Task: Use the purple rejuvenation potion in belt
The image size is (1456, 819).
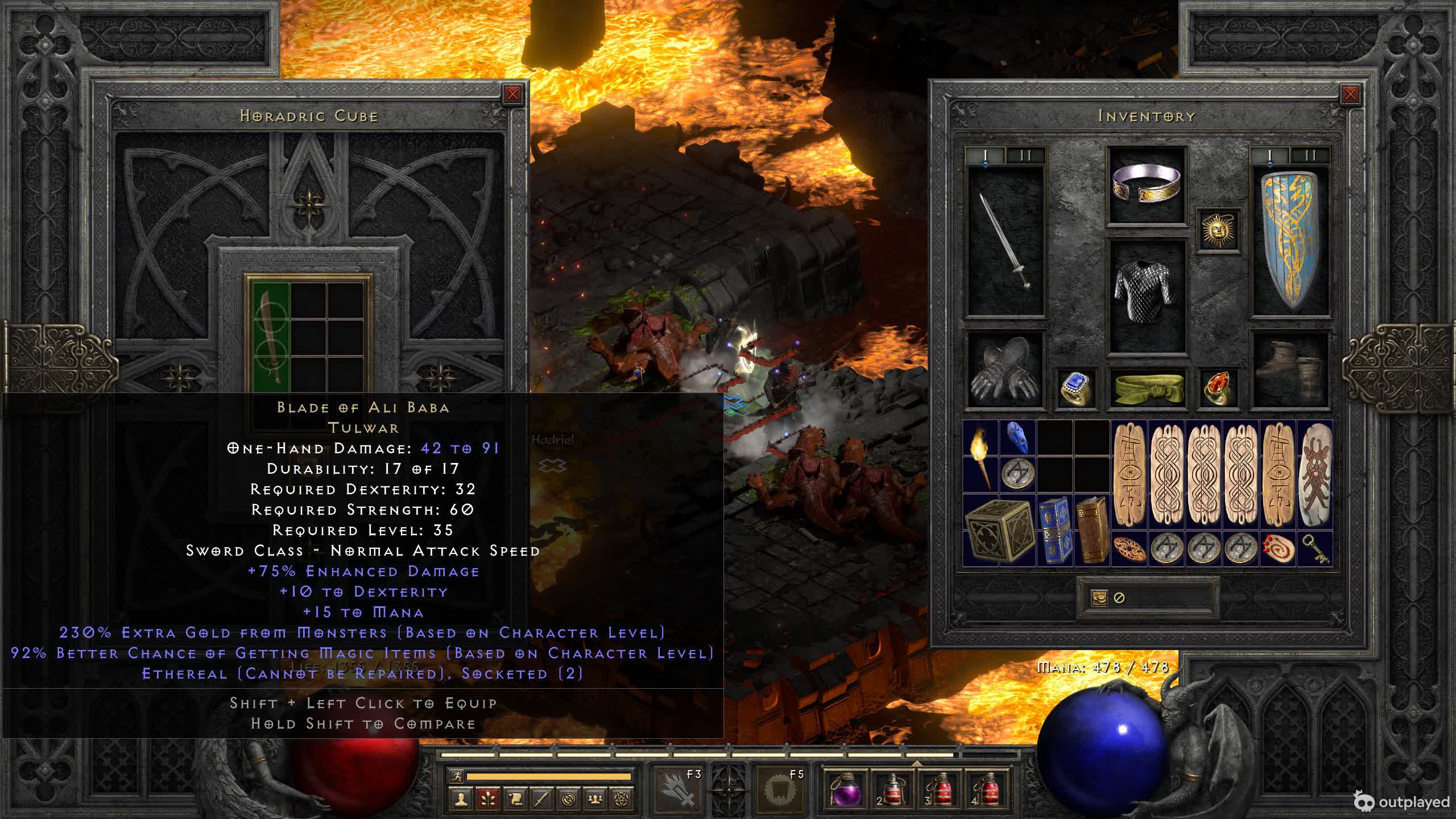Action: [x=845, y=789]
